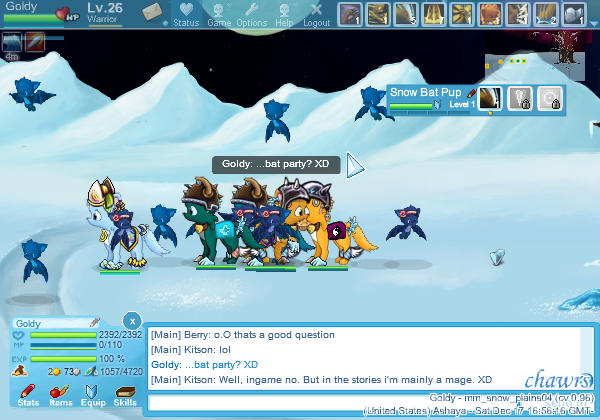Open the mail envelope icon
This screenshot has height=420, width=600.
pyautogui.click(x=151, y=12)
